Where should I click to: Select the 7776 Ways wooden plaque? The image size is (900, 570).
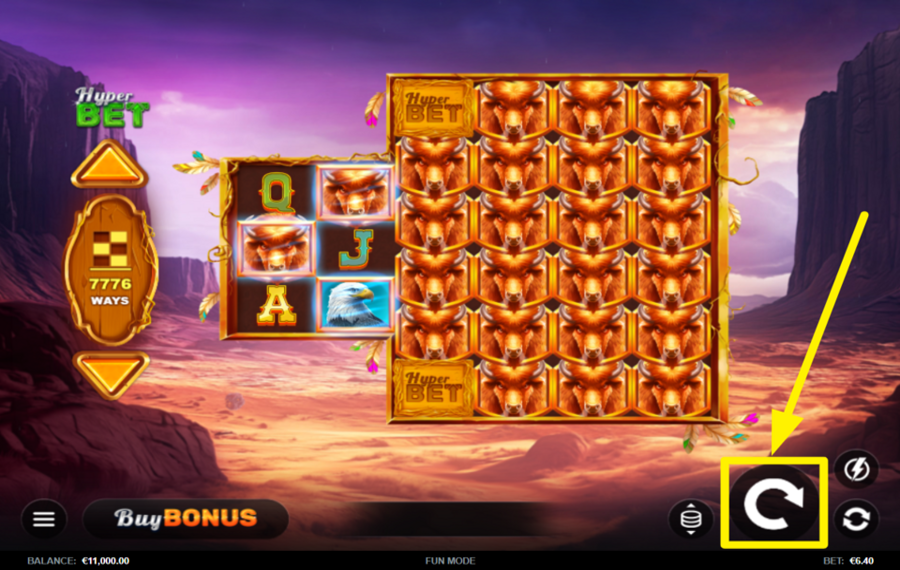click(x=111, y=269)
